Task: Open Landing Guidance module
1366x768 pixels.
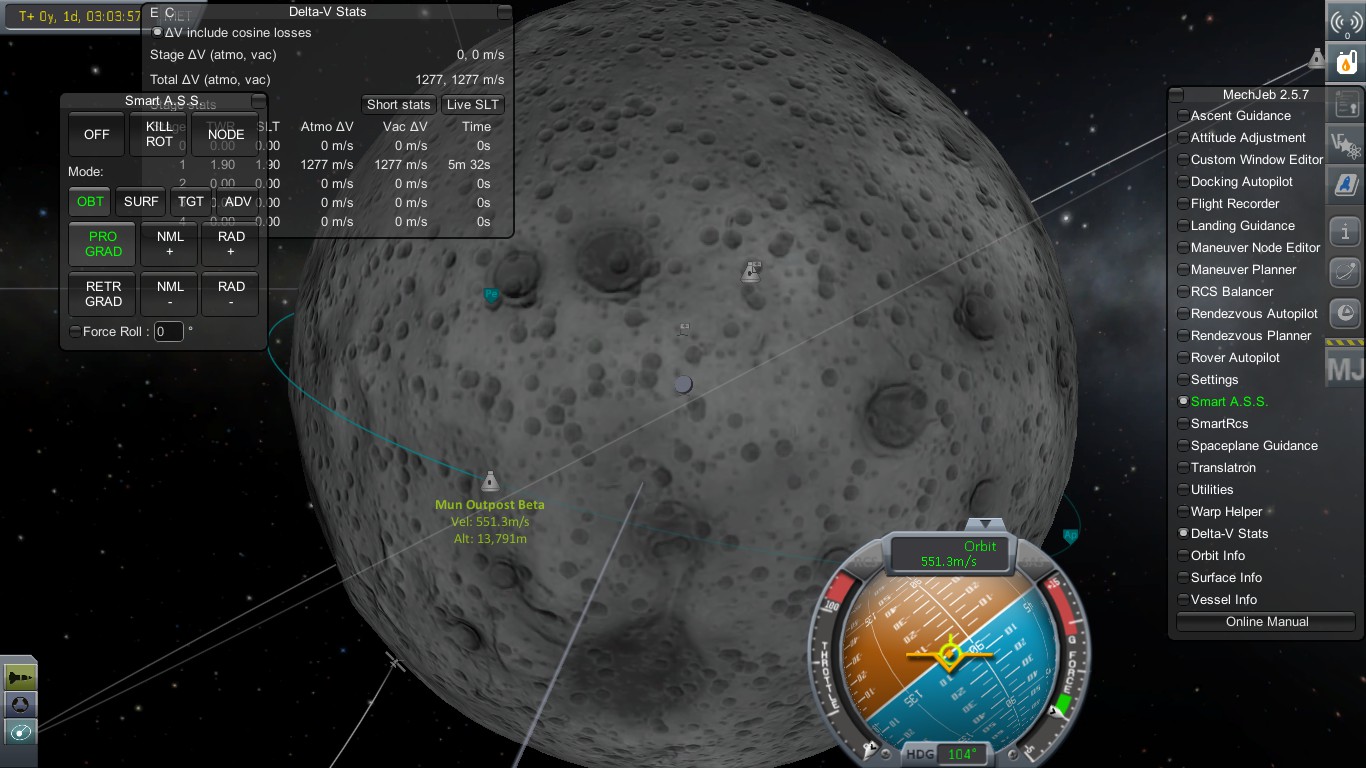Action: (x=1242, y=226)
